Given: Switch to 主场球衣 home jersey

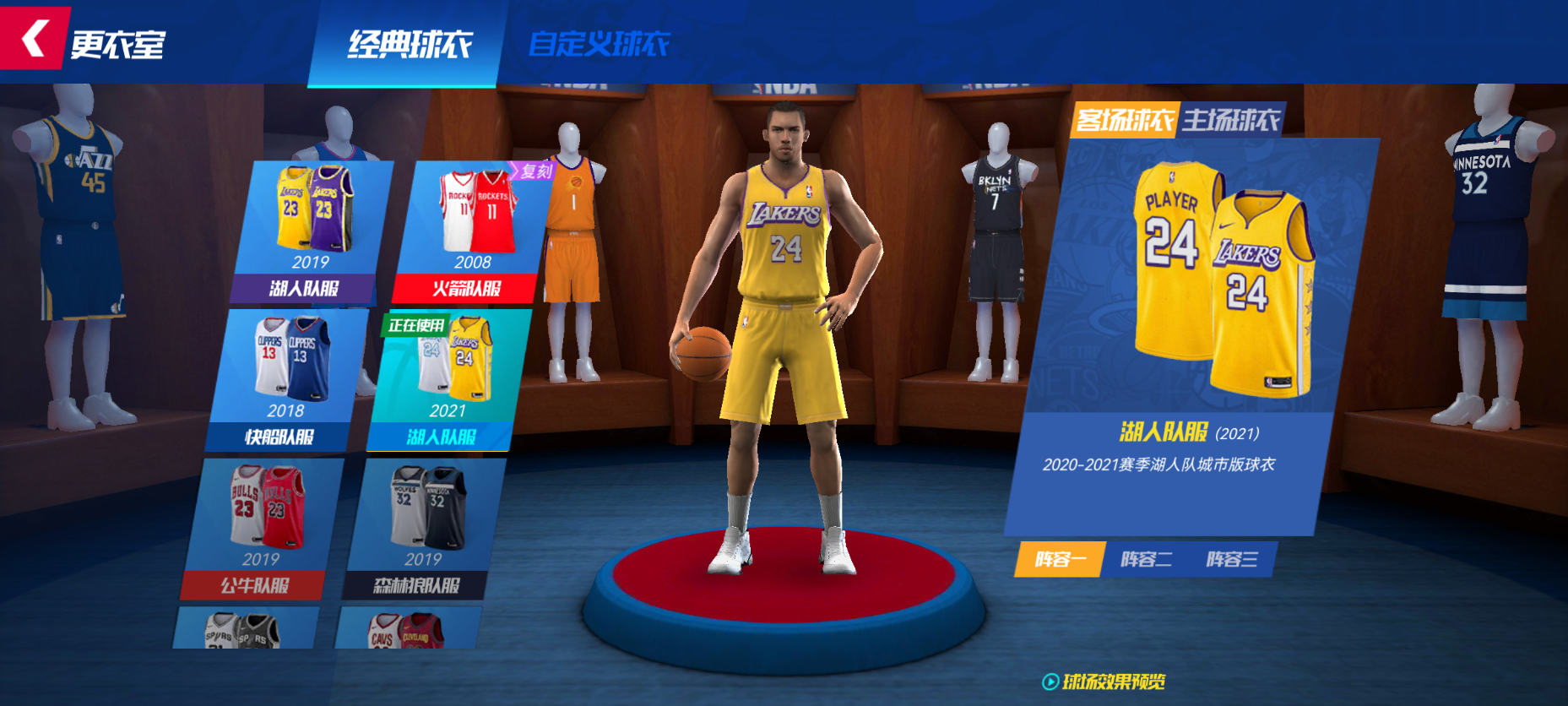Looking at the screenshot, I should pyautogui.click(x=1230, y=121).
